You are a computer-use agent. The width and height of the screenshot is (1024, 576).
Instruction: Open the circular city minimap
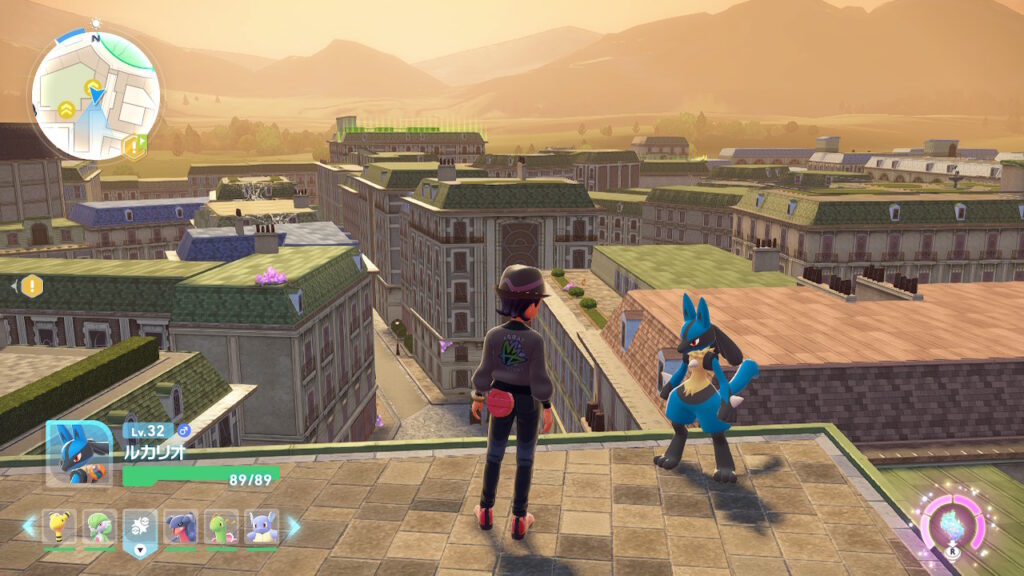pos(95,95)
